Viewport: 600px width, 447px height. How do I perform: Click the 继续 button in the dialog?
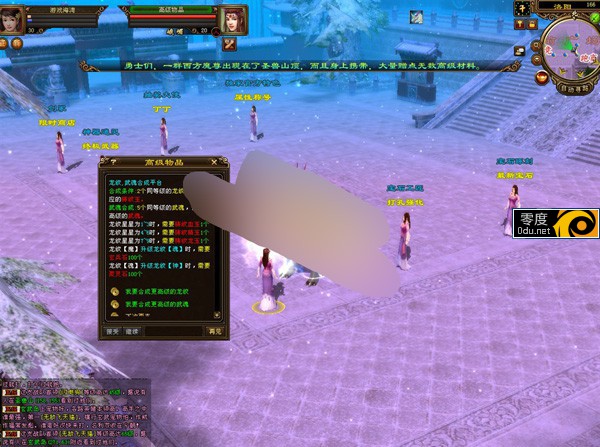click(x=132, y=329)
